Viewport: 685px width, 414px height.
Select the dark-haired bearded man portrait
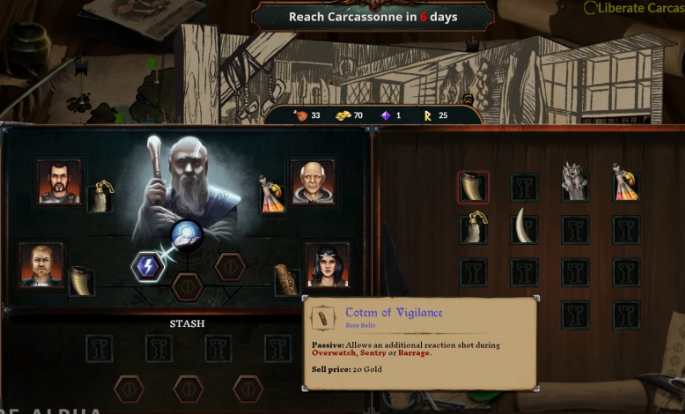coord(59,182)
